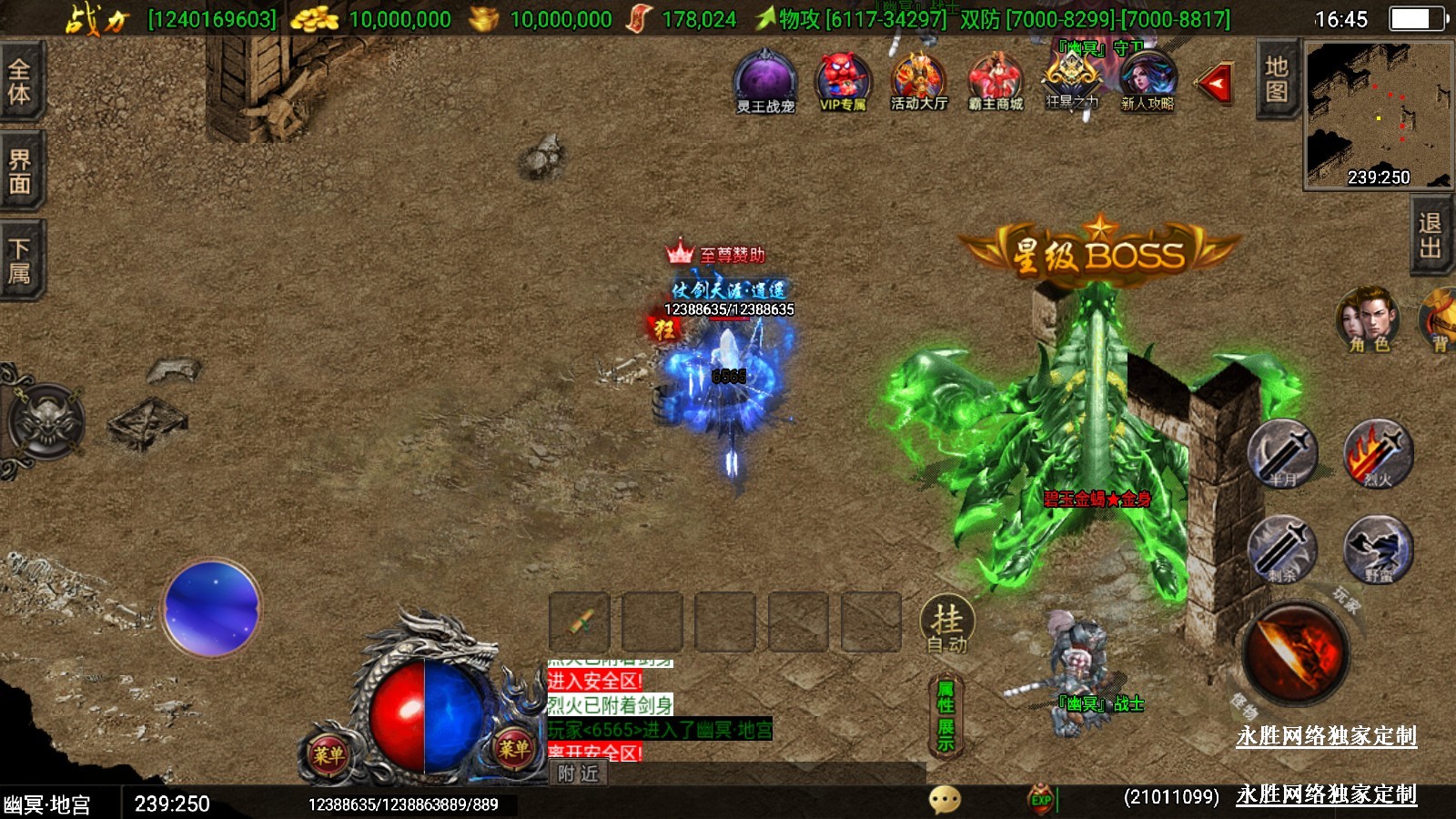Open the 角色 character sheet
The height and width of the screenshot is (819, 1456).
(x=1368, y=319)
